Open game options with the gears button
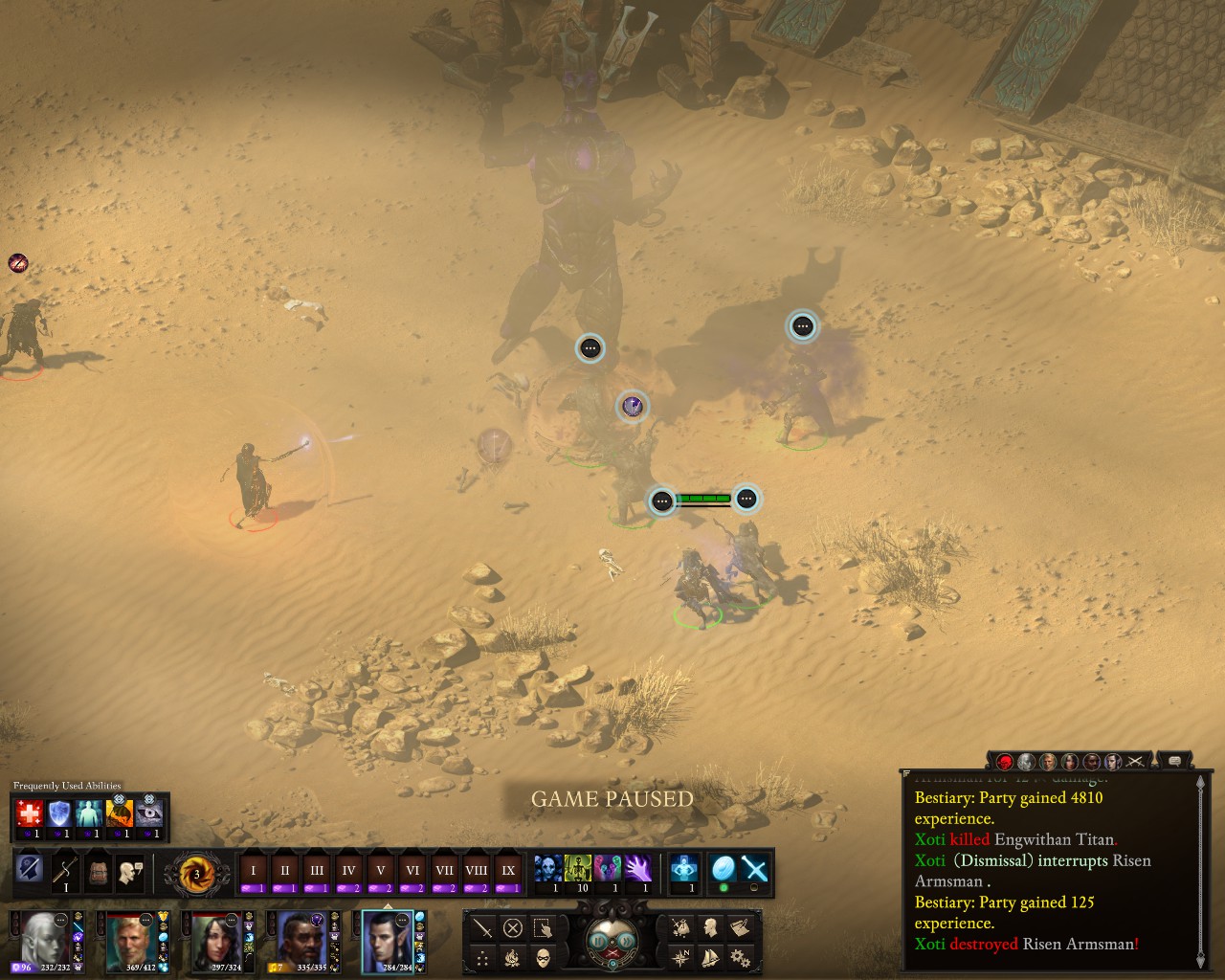Image resolution: width=1225 pixels, height=980 pixels. (739, 957)
